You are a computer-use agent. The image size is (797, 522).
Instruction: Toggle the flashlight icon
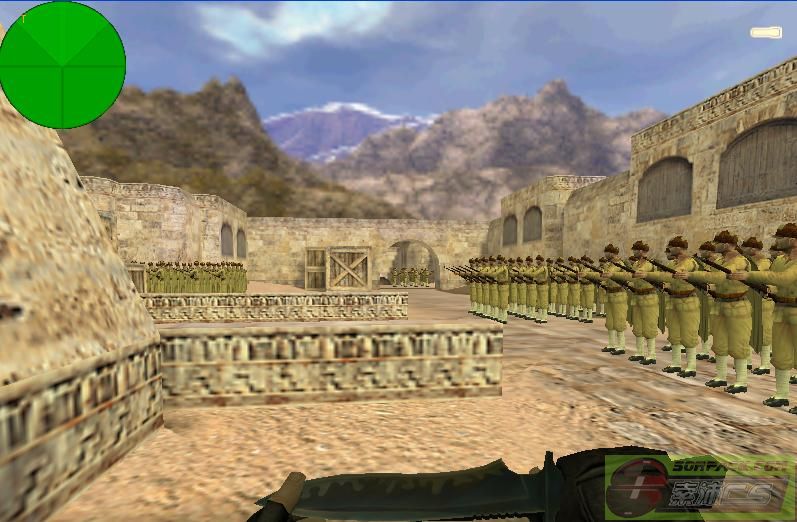click(x=766, y=33)
